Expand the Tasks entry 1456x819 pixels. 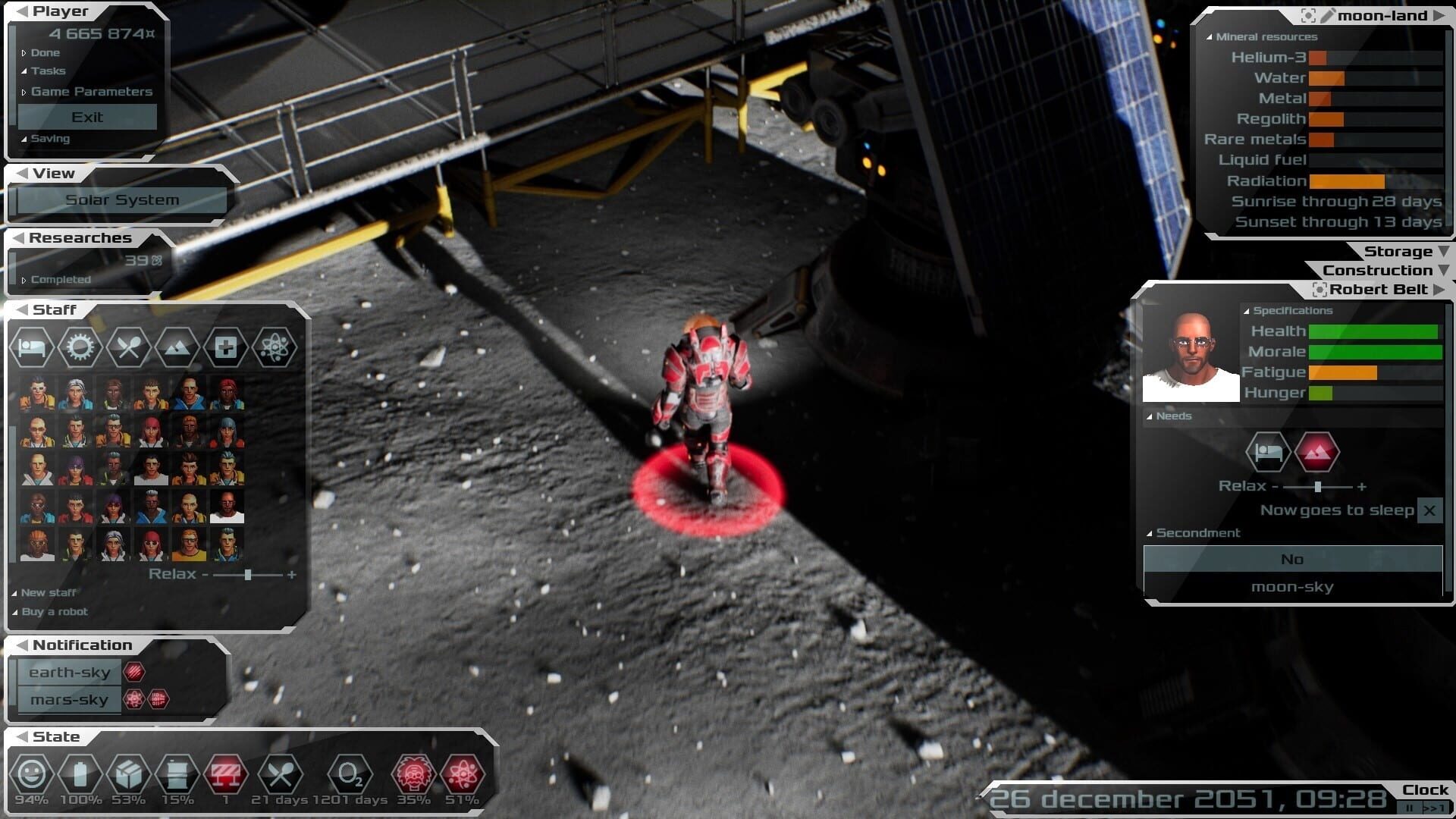click(x=48, y=71)
